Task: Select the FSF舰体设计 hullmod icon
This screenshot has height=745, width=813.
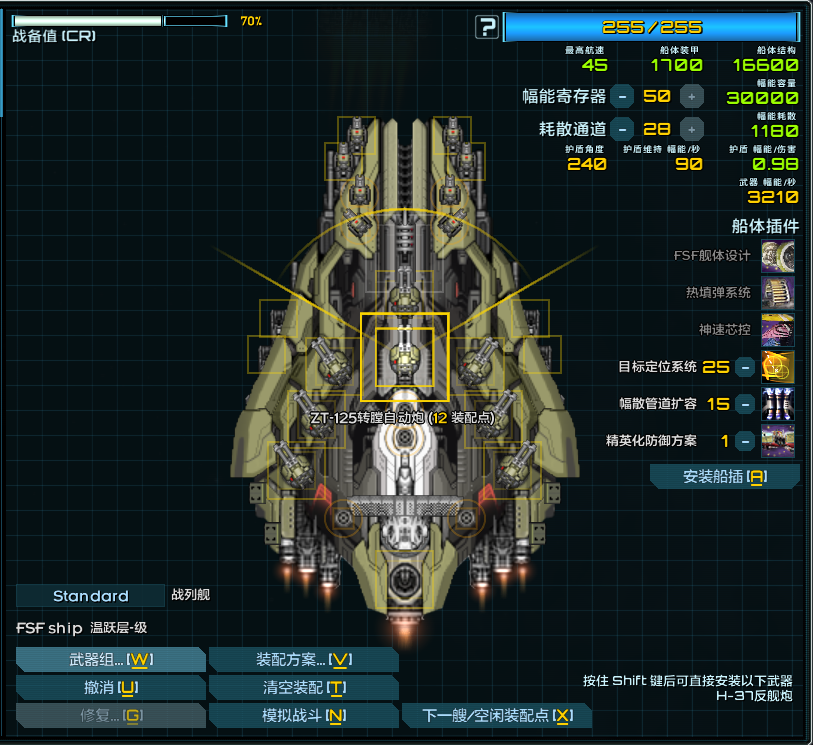Action: click(778, 256)
